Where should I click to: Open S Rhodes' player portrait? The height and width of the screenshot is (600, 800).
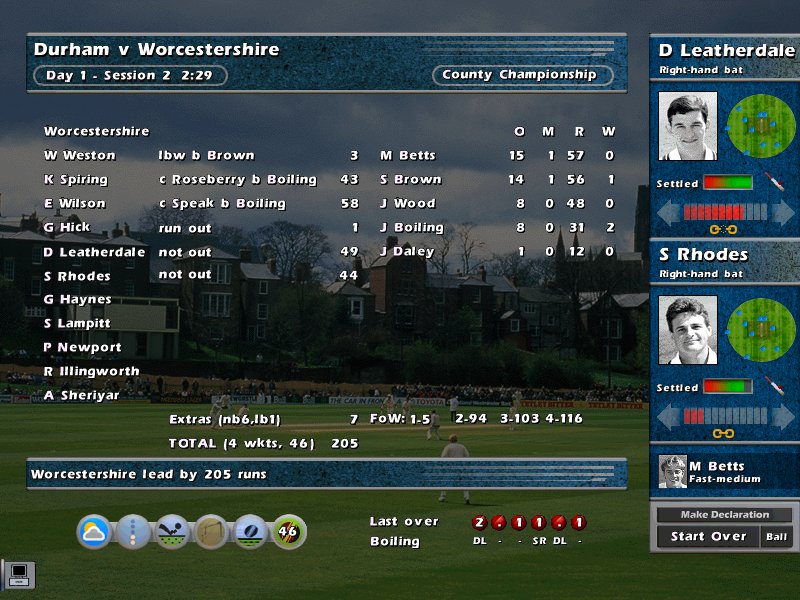click(x=687, y=331)
